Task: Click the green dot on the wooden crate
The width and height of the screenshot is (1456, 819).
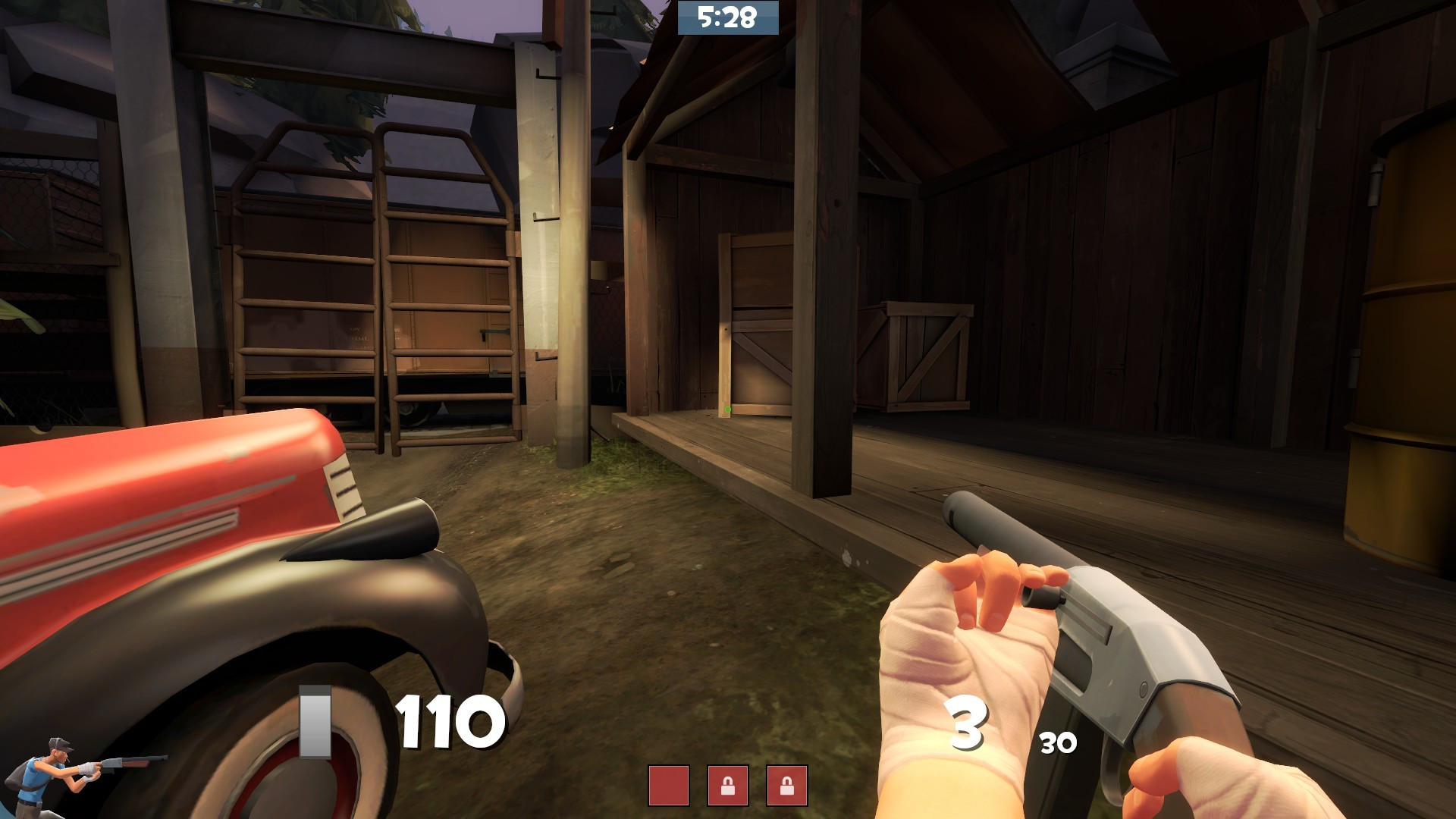Action: tap(730, 409)
